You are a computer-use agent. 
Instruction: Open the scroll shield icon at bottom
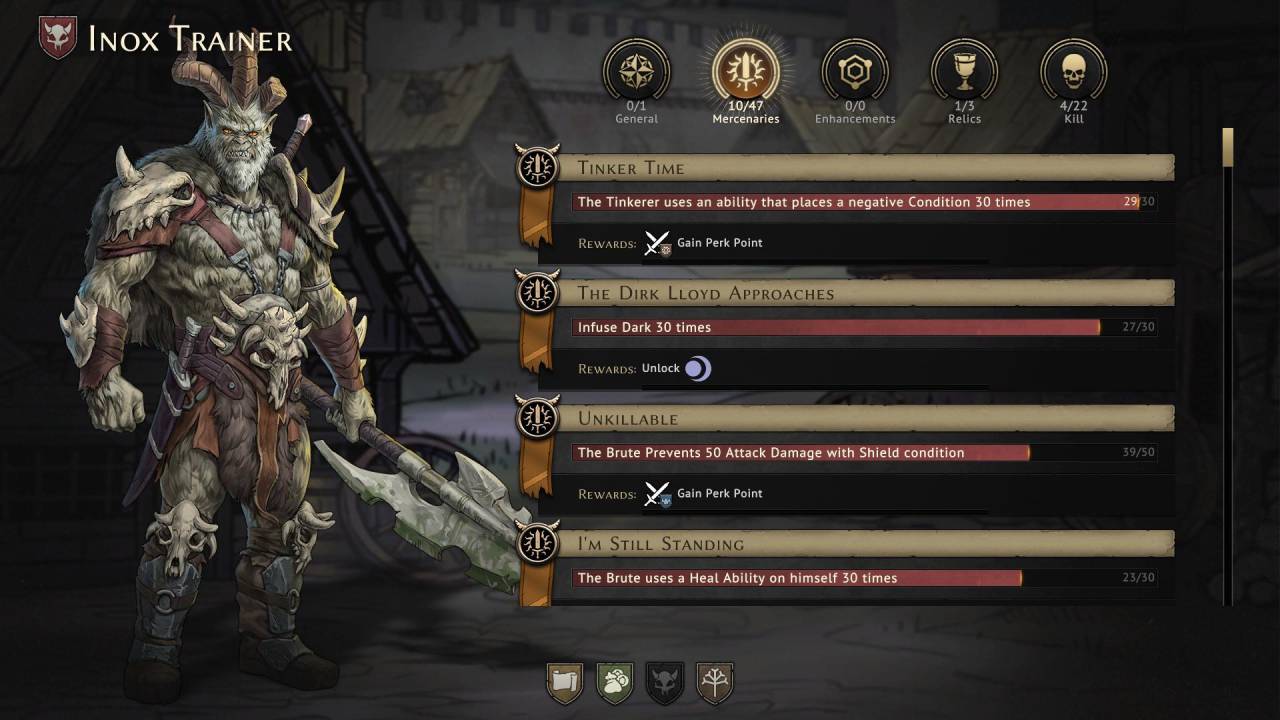pyautogui.click(x=565, y=683)
